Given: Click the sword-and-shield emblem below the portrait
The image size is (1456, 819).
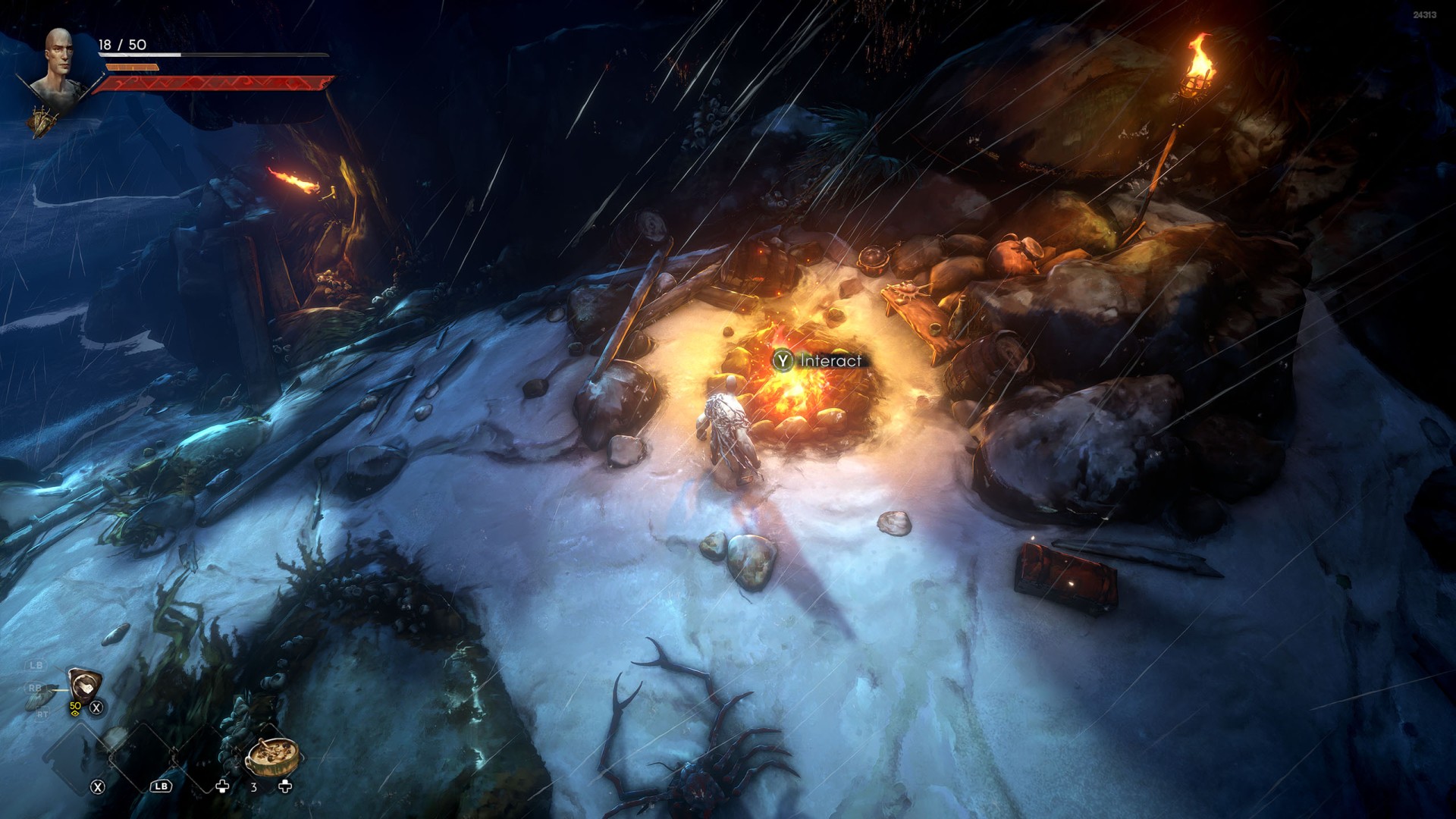Looking at the screenshot, I should pos(44,121).
